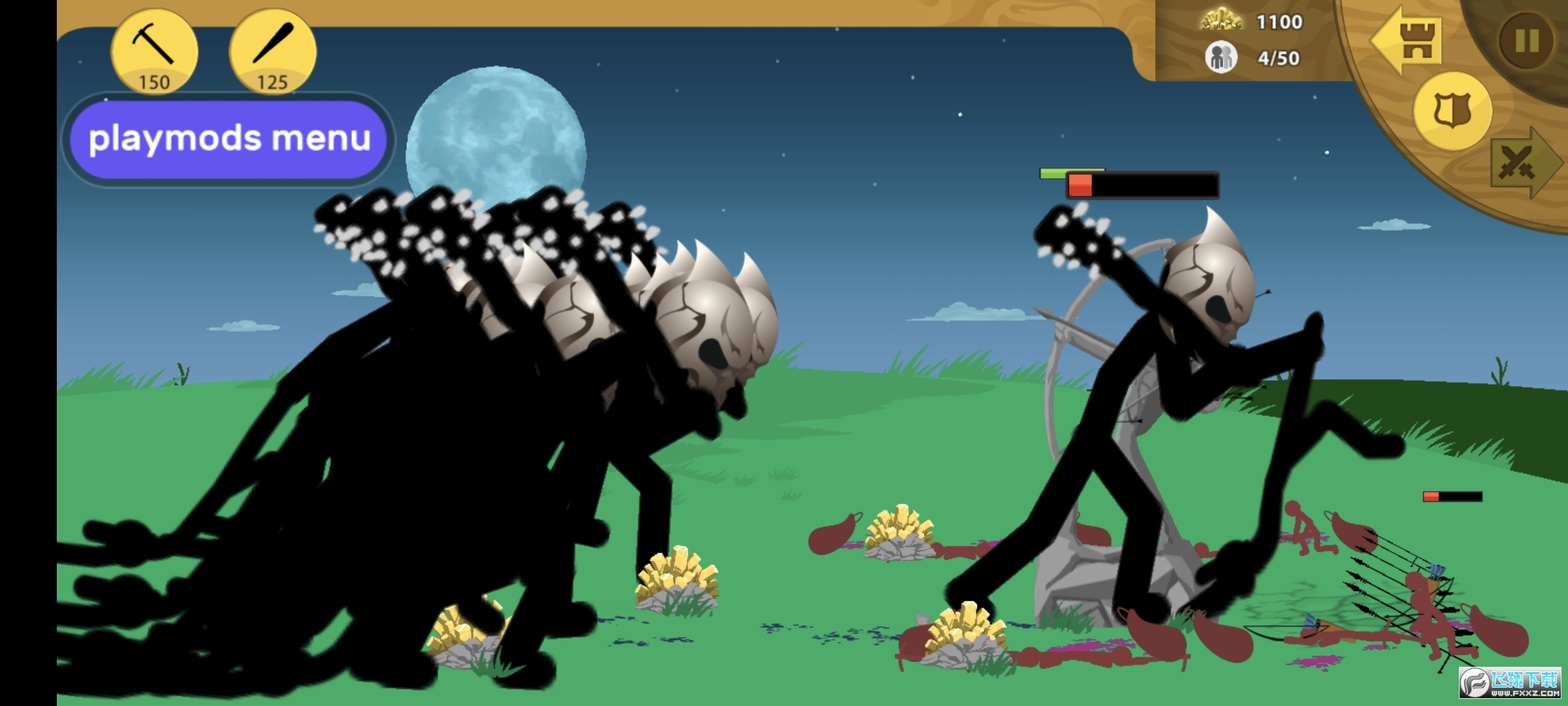Order army to retreat to castle
1568x706 pixels.
tap(1407, 41)
